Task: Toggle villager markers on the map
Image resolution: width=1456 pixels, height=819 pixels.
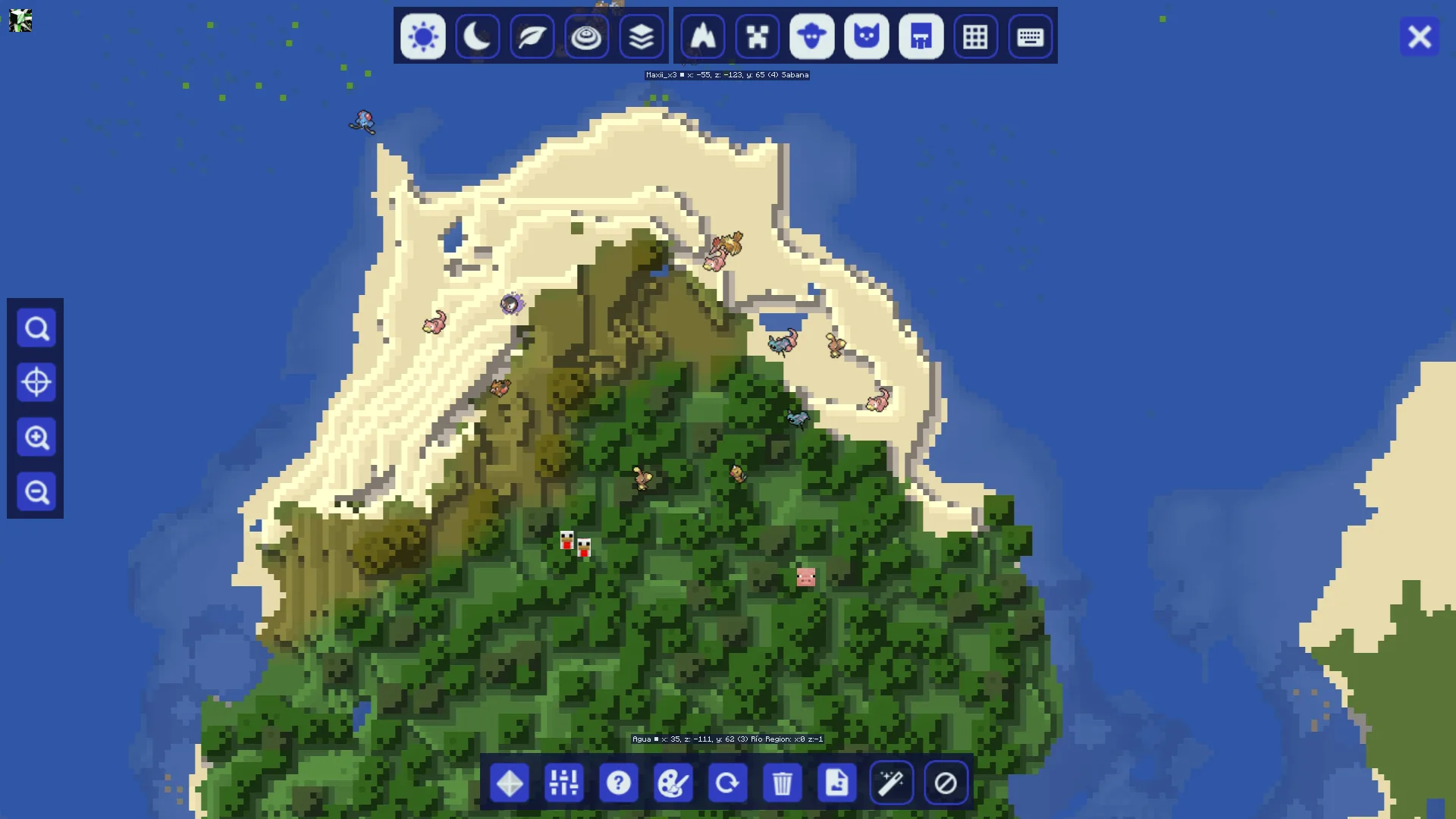Action: click(921, 36)
